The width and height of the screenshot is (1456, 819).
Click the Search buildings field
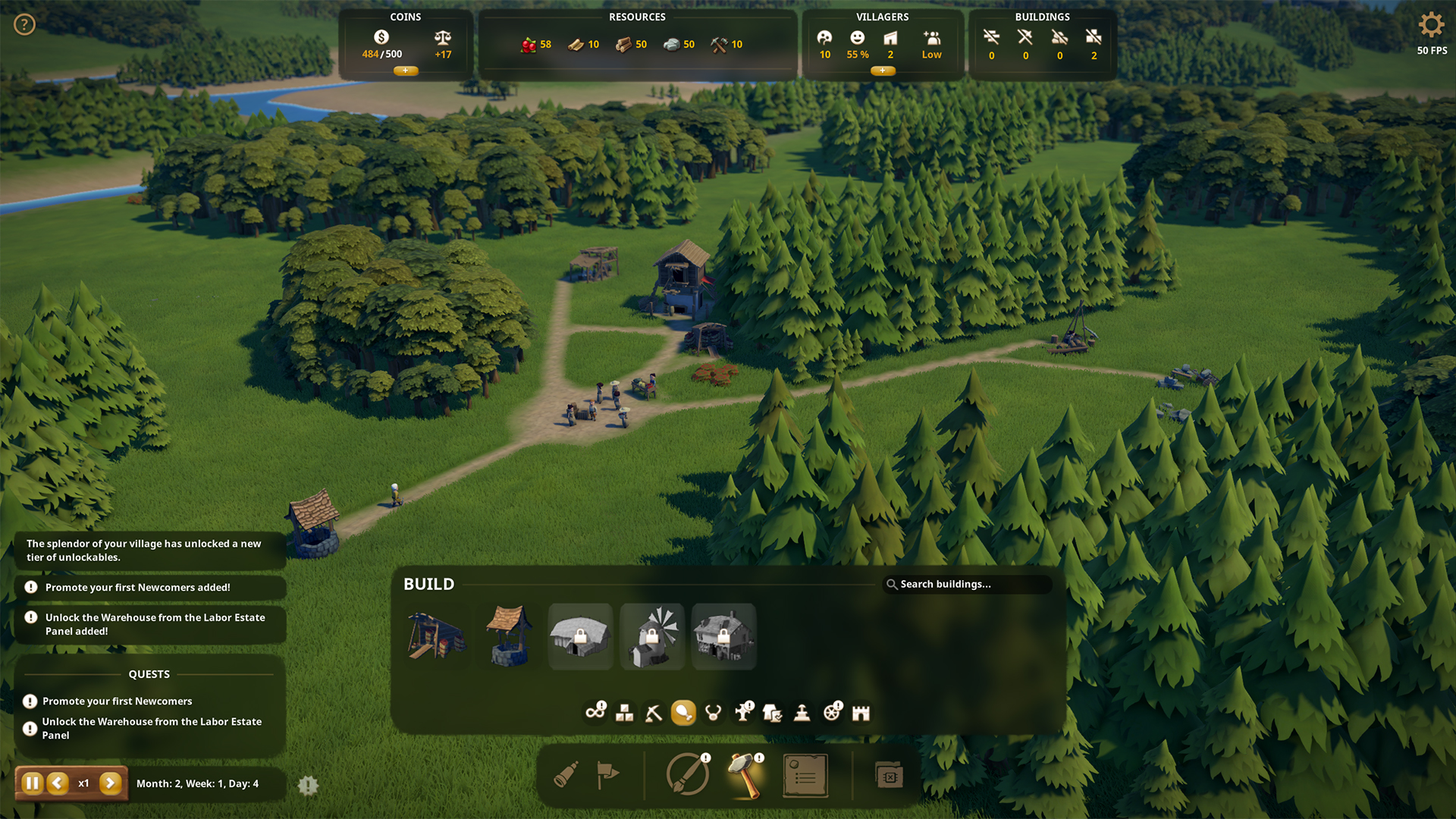pos(968,584)
